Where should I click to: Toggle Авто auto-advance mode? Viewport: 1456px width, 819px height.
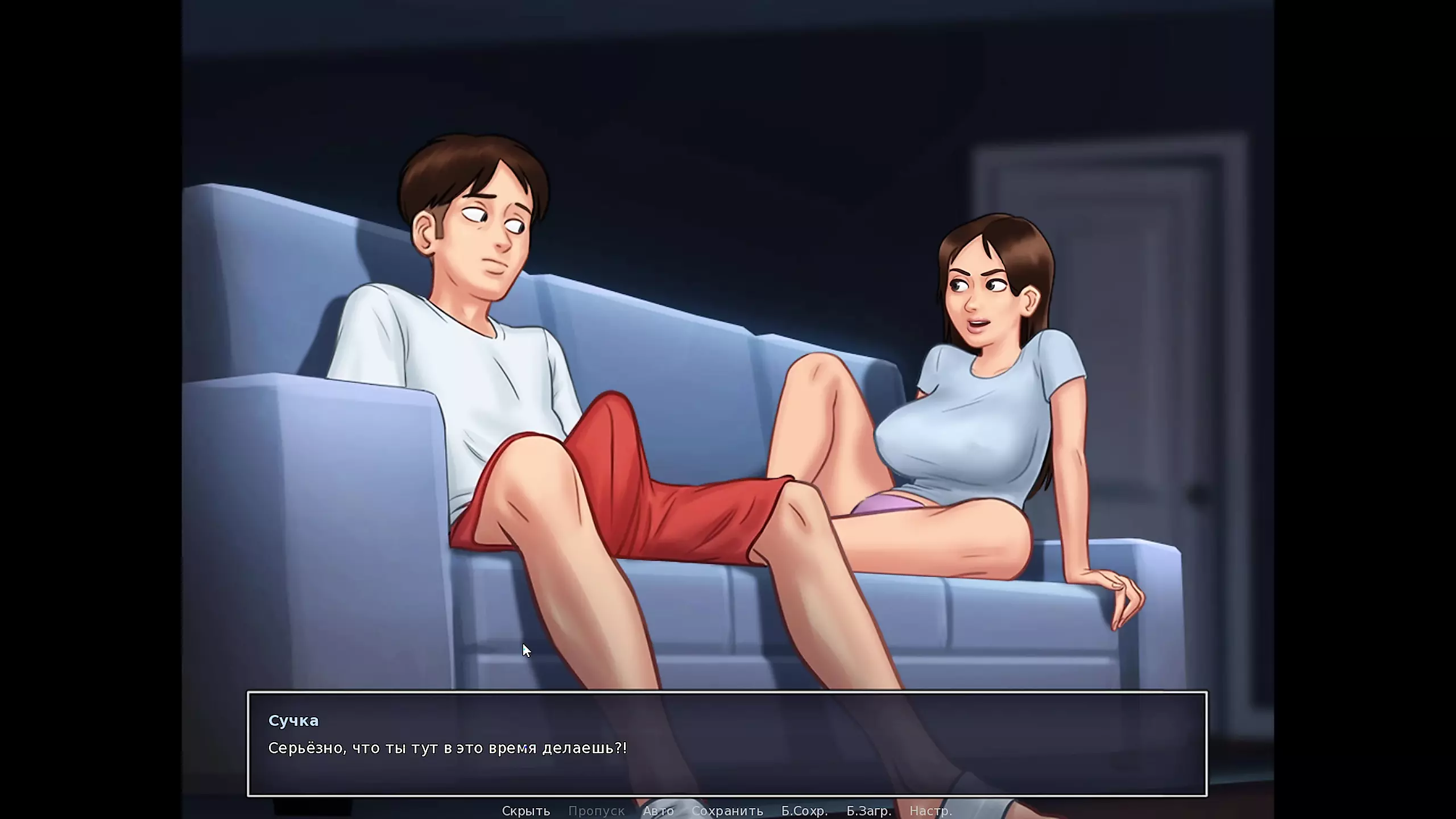658,810
